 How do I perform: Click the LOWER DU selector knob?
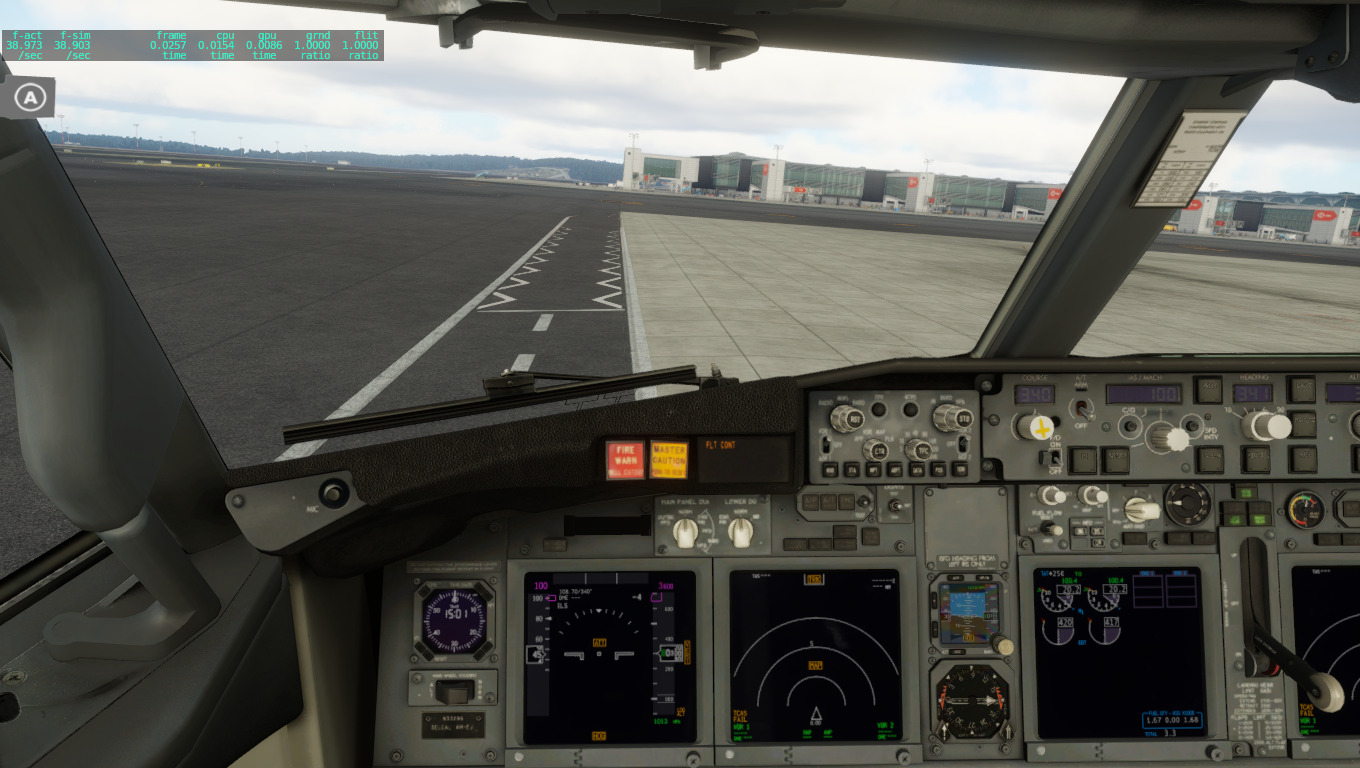click(x=741, y=533)
